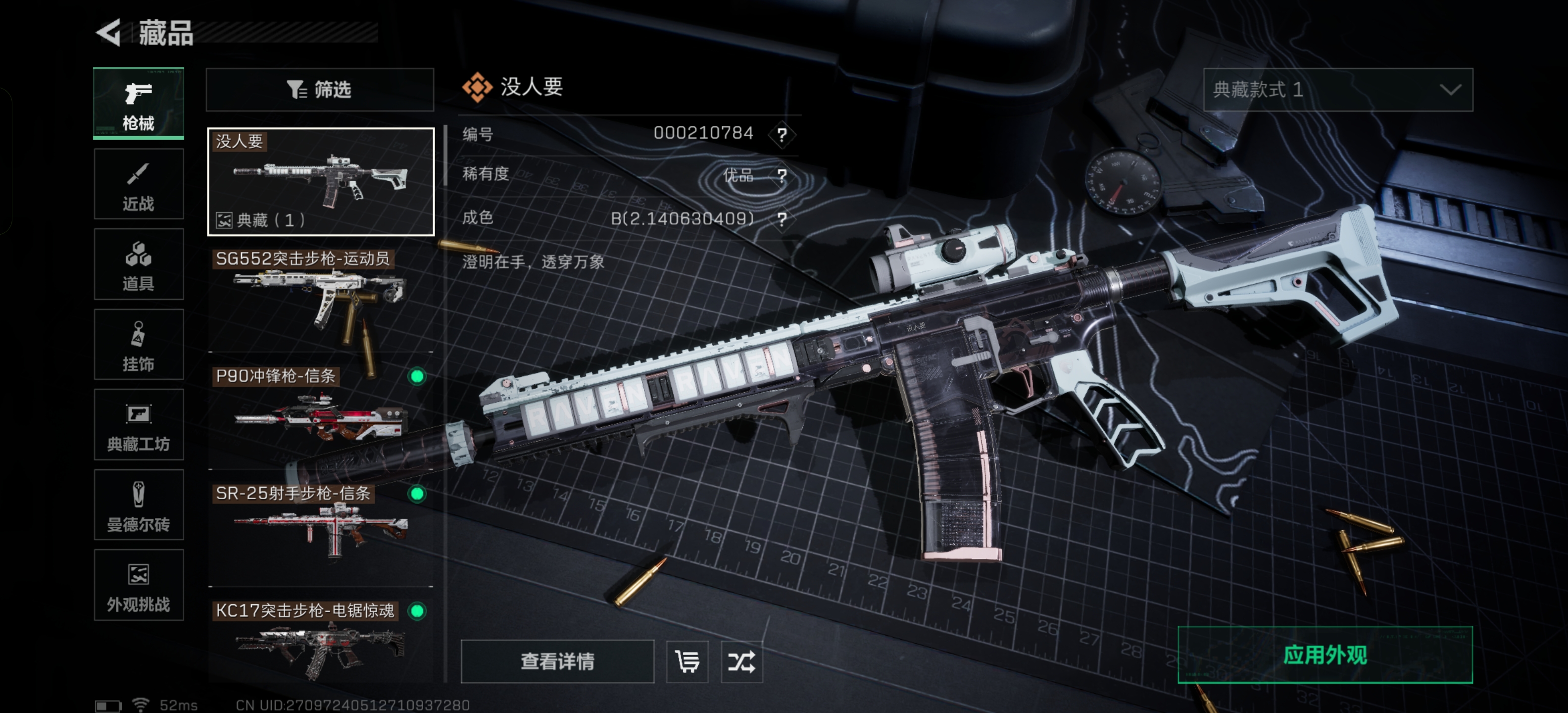Image resolution: width=1568 pixels, height=713 pixels.
Task: Select the 没人要 weapon skin card
Action: (321, 181)
